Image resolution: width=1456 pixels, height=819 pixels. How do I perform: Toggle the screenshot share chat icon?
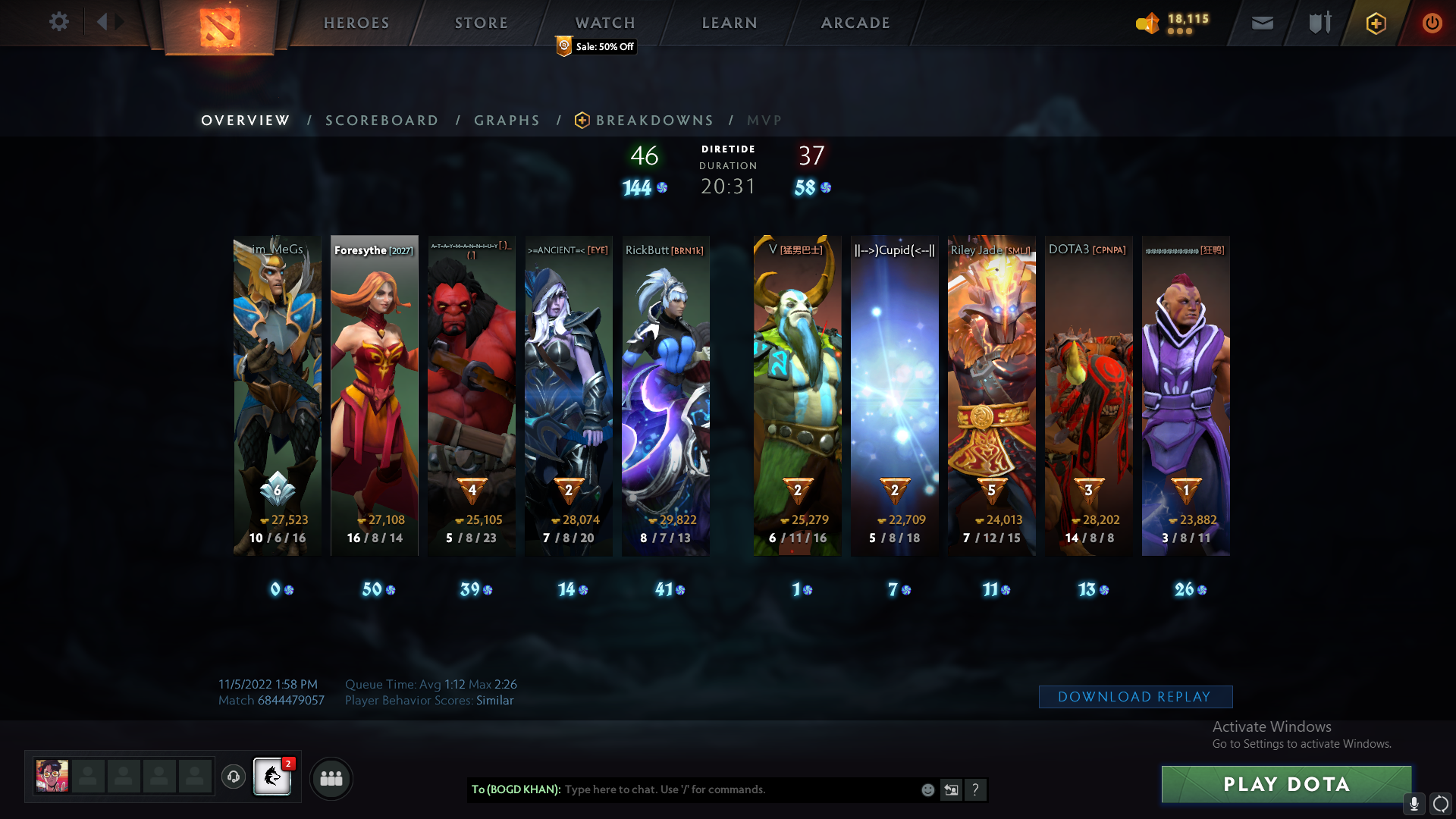tap(952, 789)
